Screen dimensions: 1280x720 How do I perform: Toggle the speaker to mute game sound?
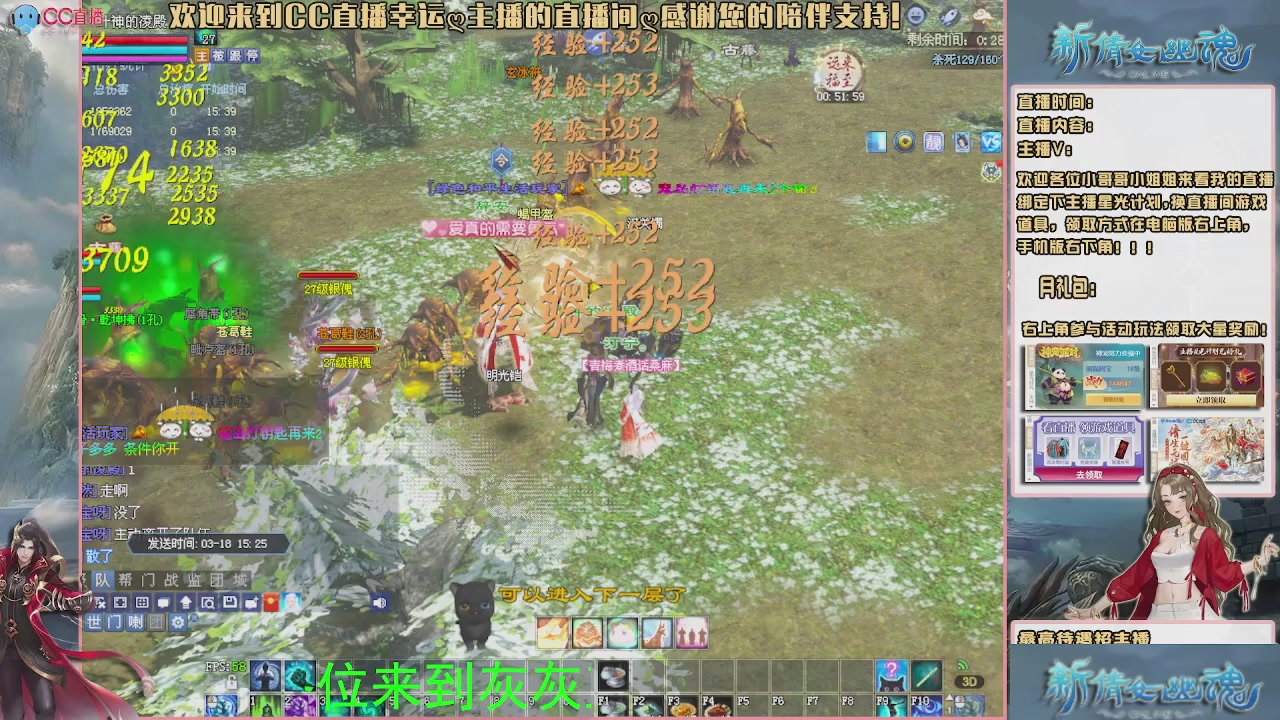point(380,602)
